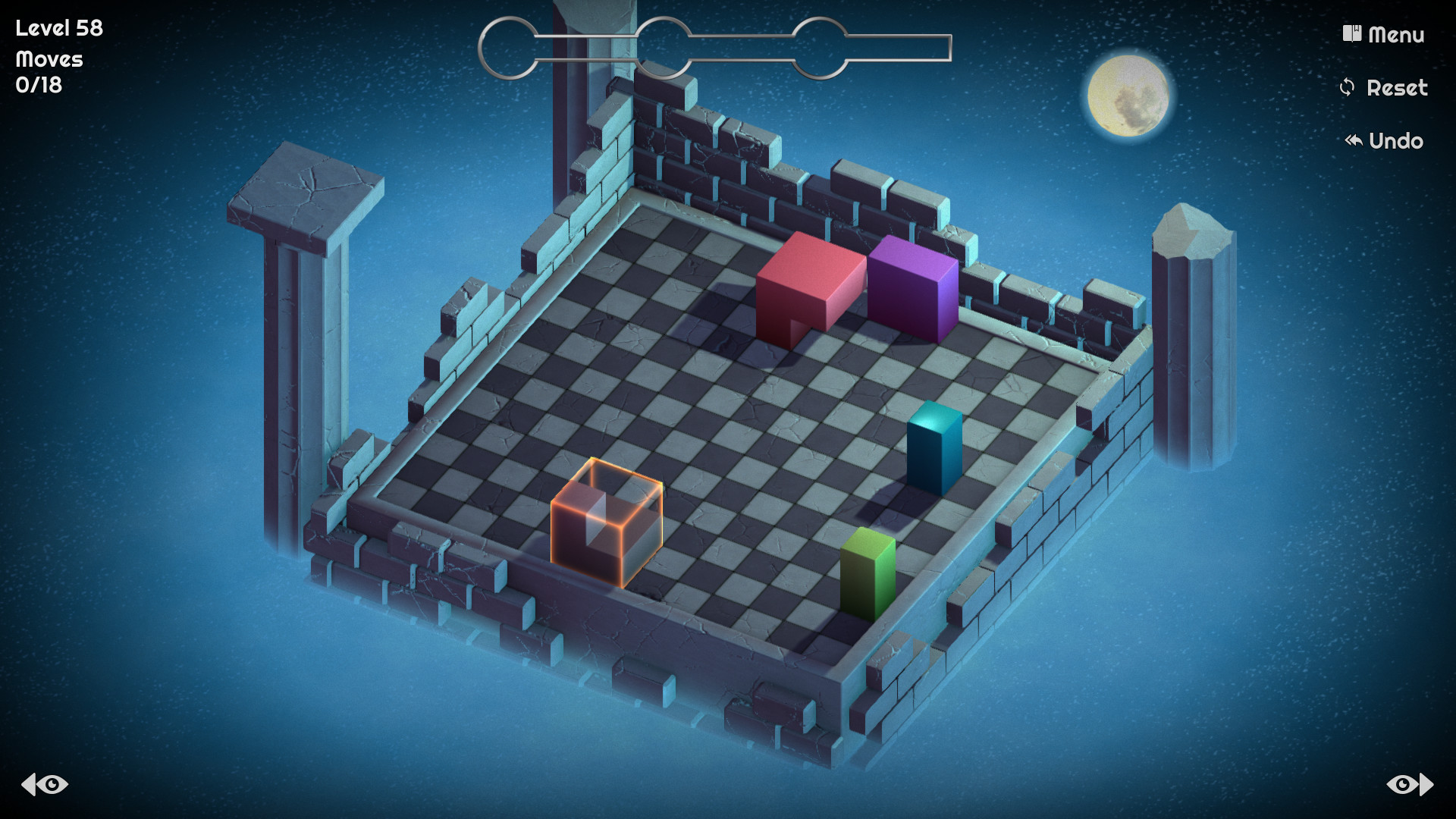Open the Menu using its icon
1456x819 pixels.
click(1351, 34)
